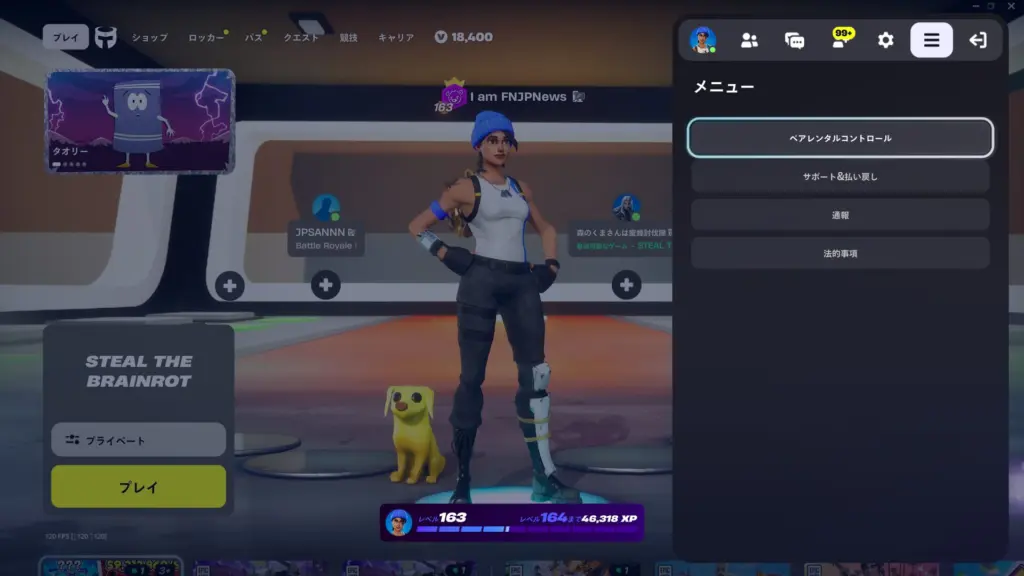Screen dimensions: 1024x576
Task: View notifications with 99+ badge
Action: [x=841, y=40]
